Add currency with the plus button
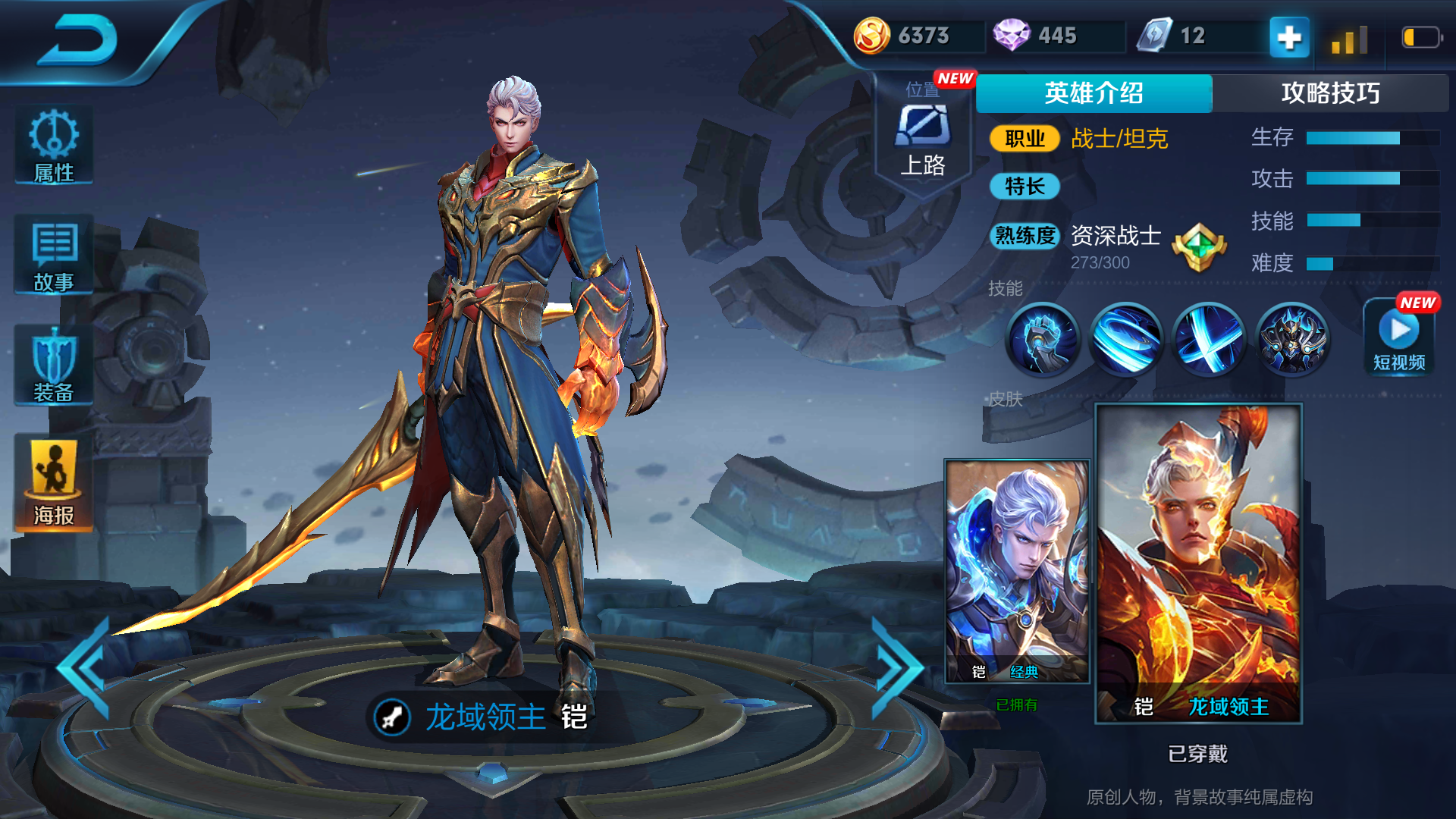 tap(1289, 36)
